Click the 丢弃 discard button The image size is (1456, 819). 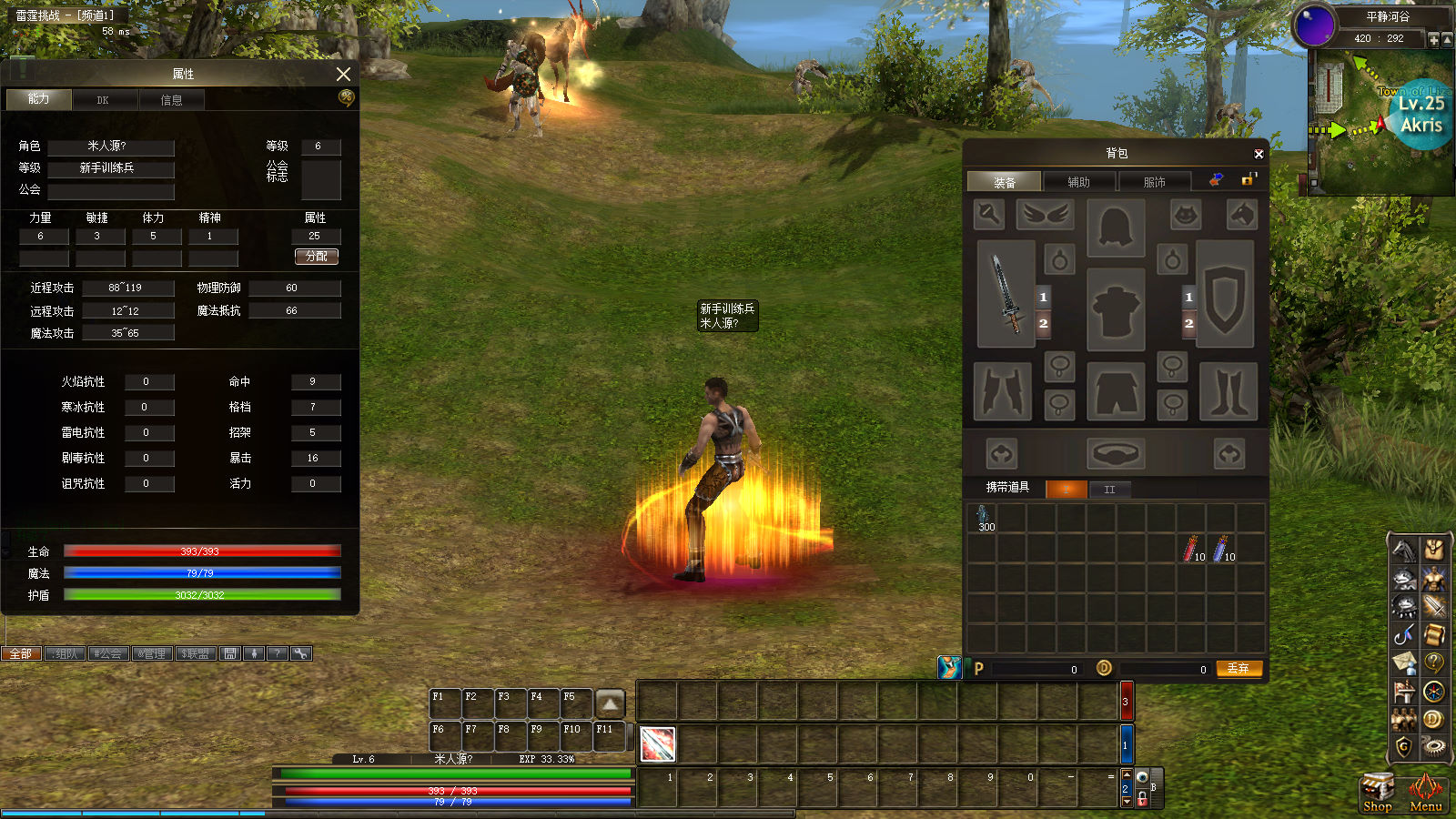(x=1239, y=669)
